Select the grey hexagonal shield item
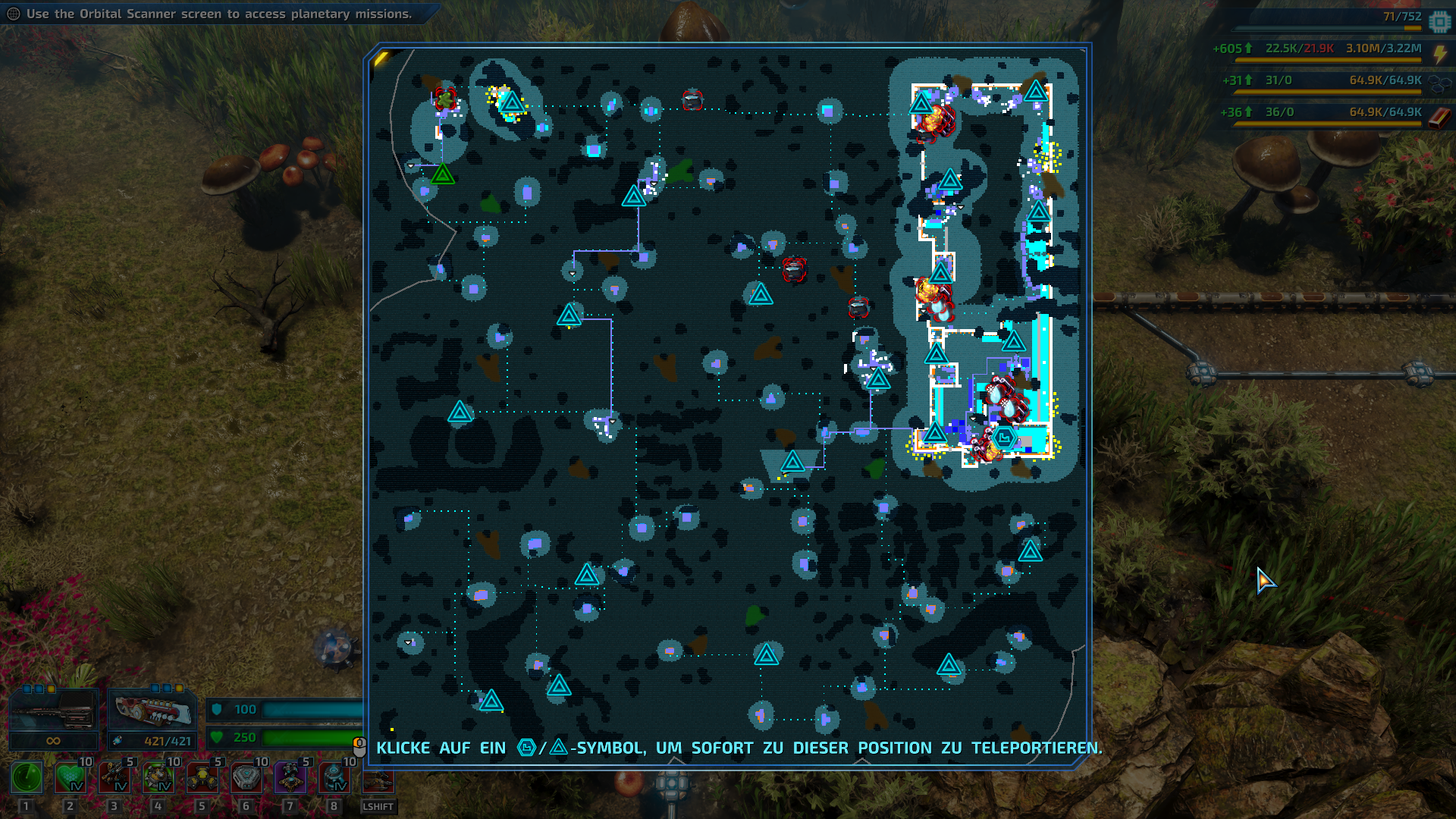 tap(246, 777)
